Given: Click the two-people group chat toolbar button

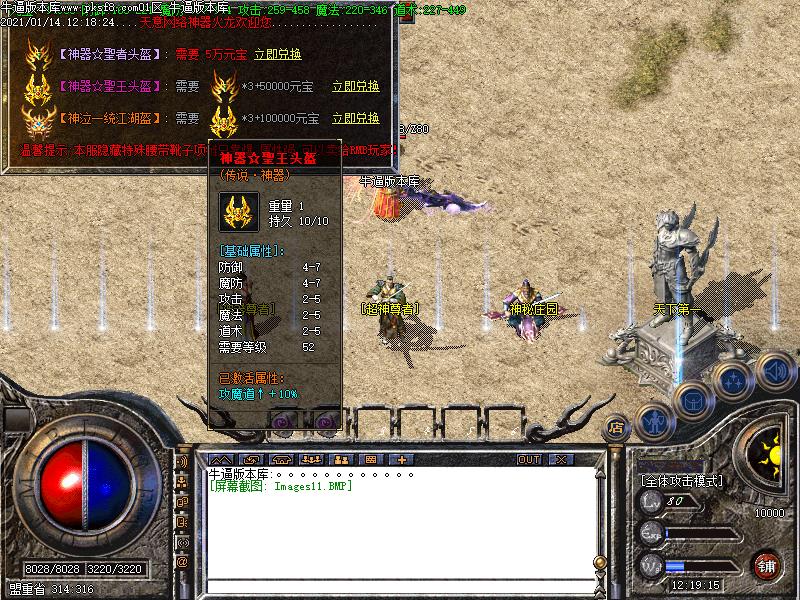Looking at the screenshot, I should [x=340, y=459].
